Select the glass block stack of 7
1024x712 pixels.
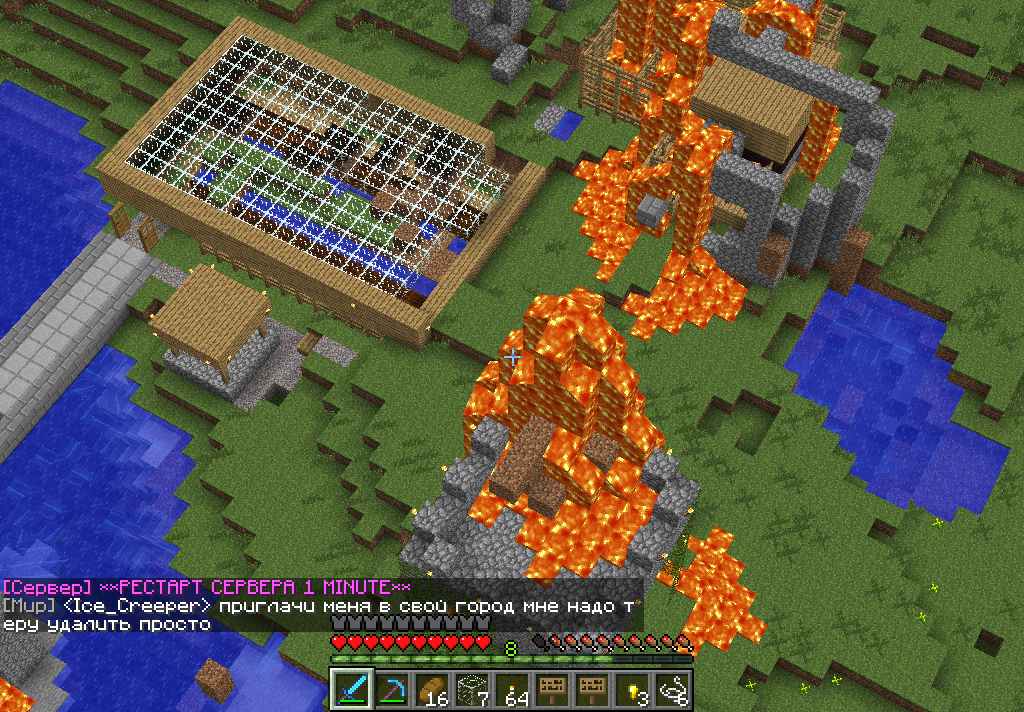point(472,689)
